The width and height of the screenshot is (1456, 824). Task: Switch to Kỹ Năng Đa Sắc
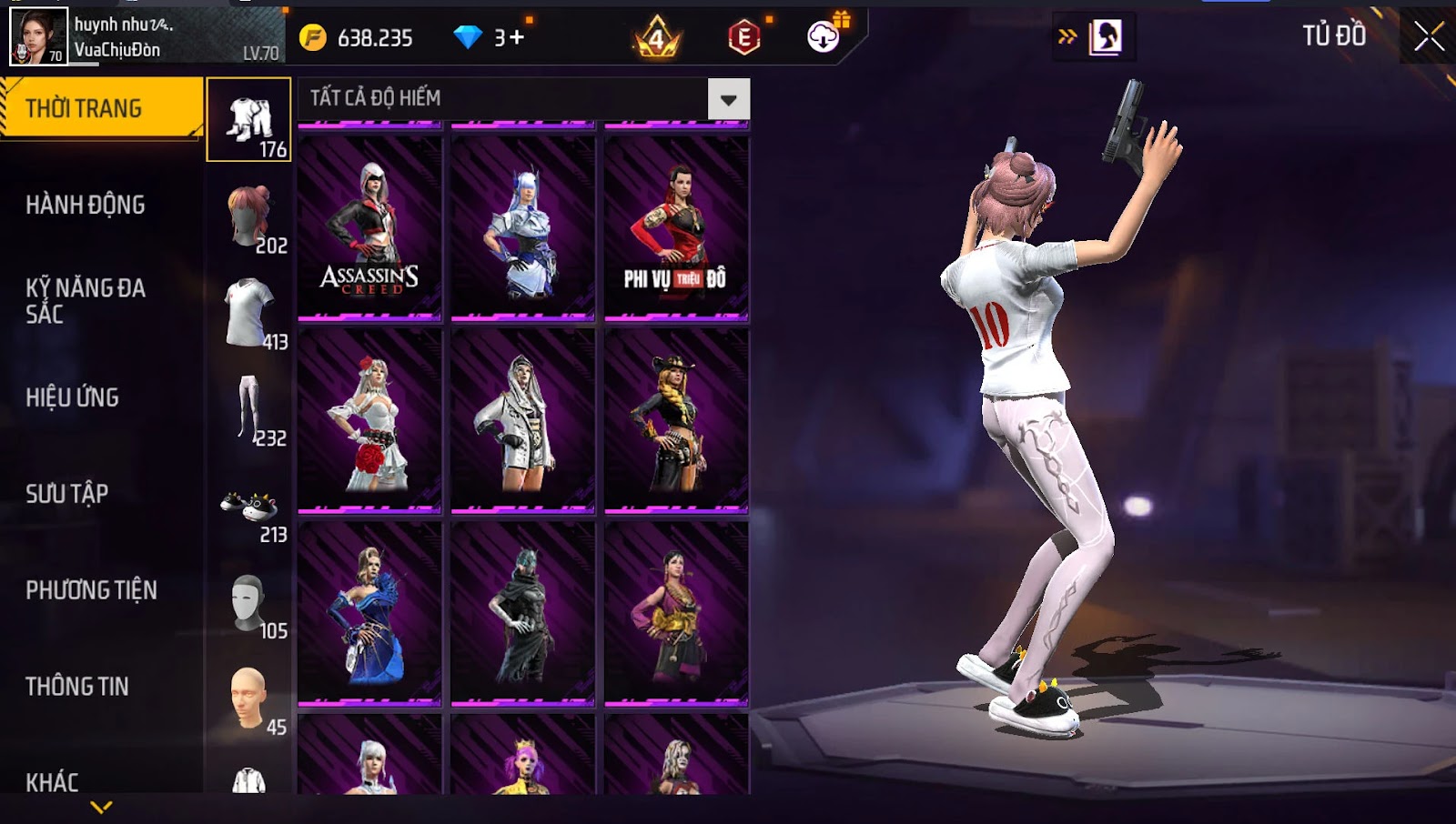(x=86, y=301)
